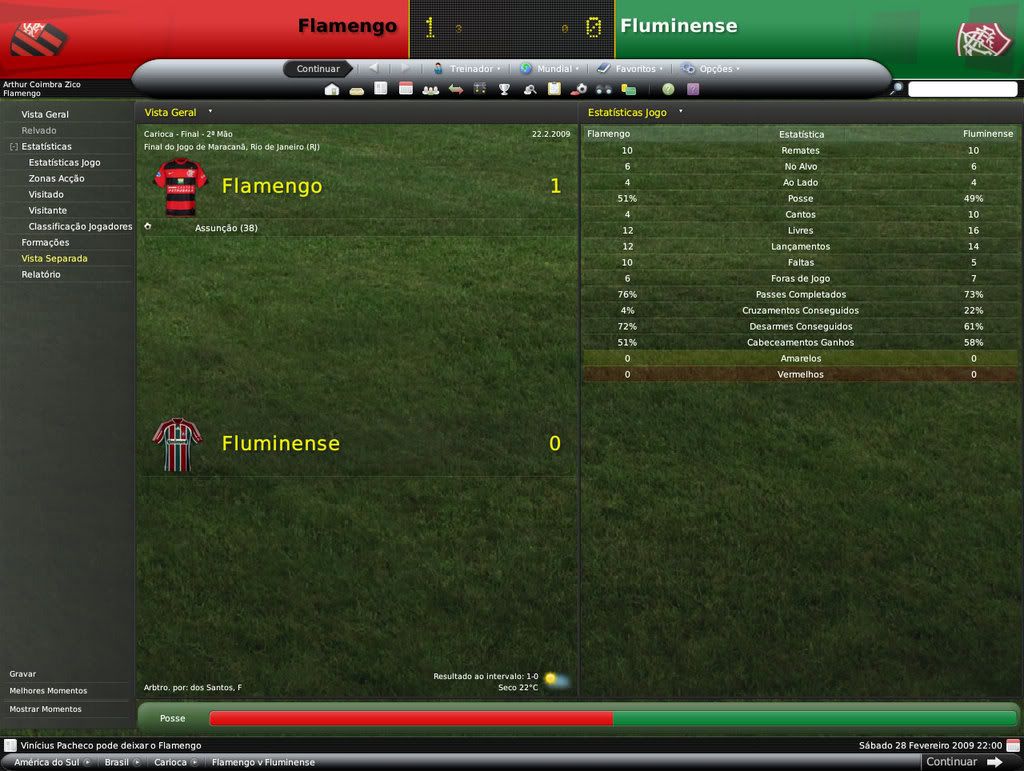Show the Zonas Acção view
This screenshot has height=771, width=1024.
(x=56, y=178)
